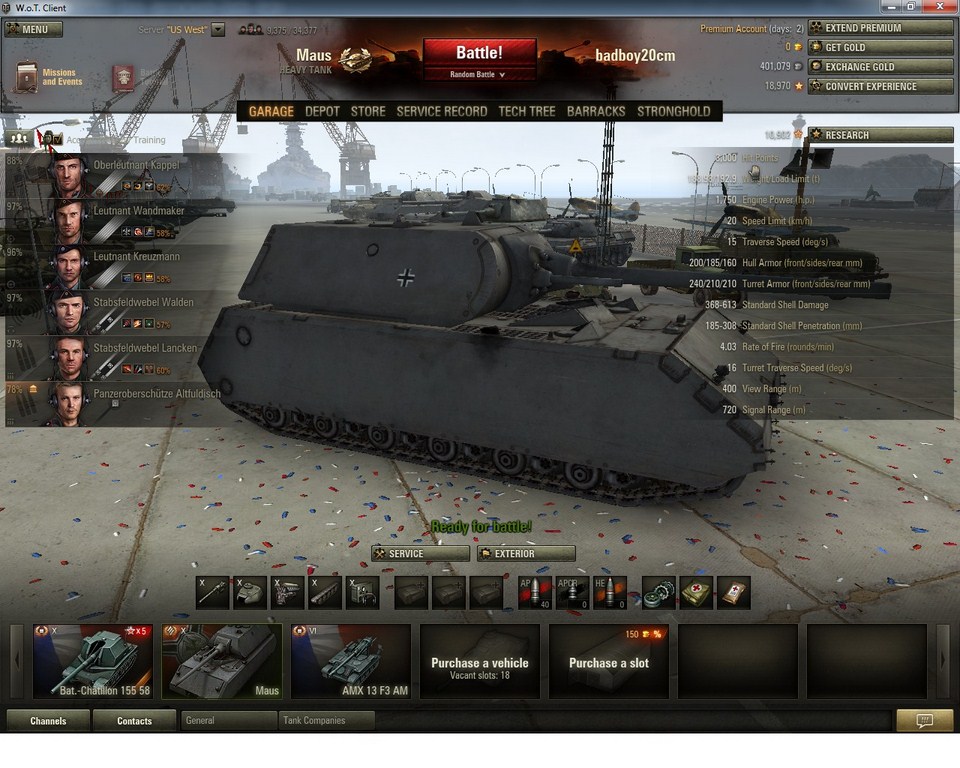Switch to the Depot tab
The image size is (960, 768).
tap(322, 111)
